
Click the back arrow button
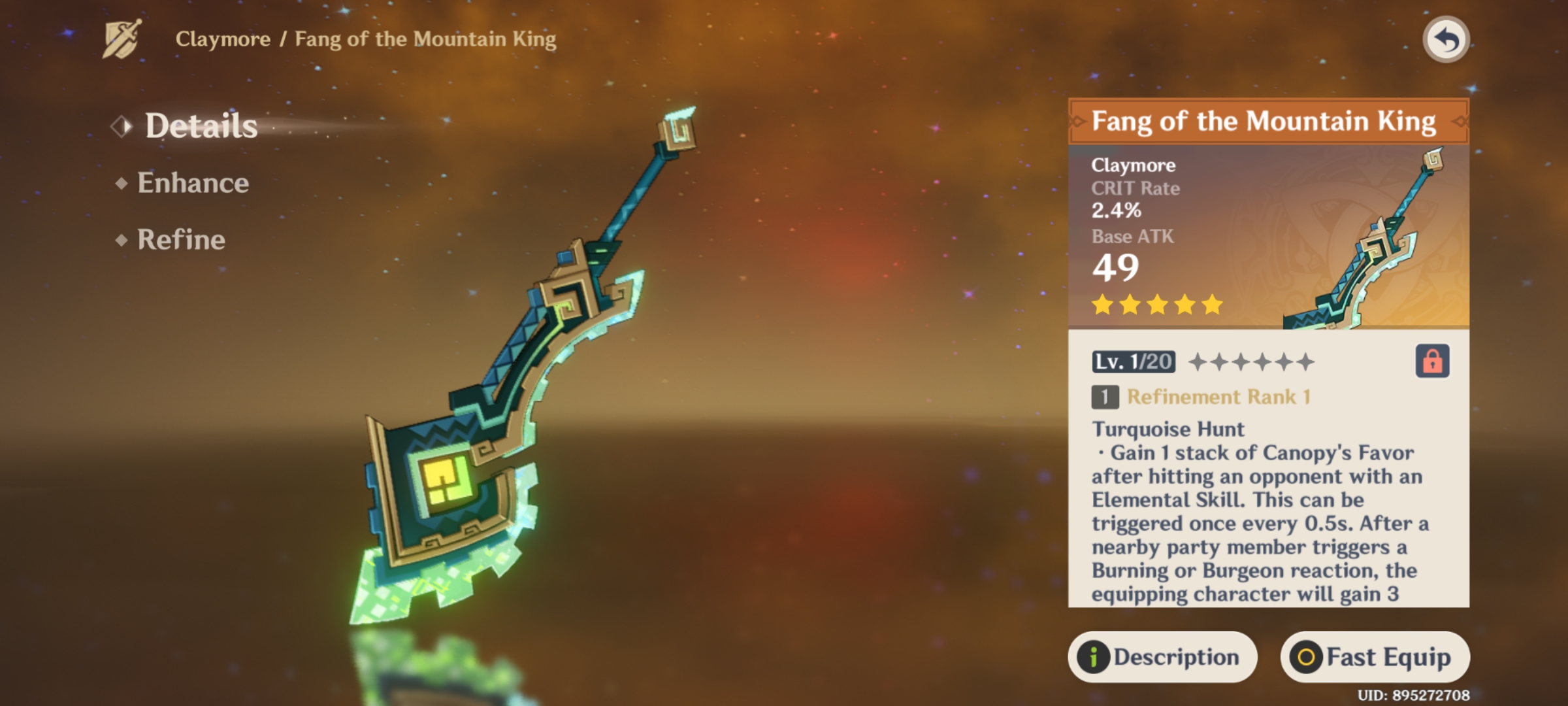1445,40
